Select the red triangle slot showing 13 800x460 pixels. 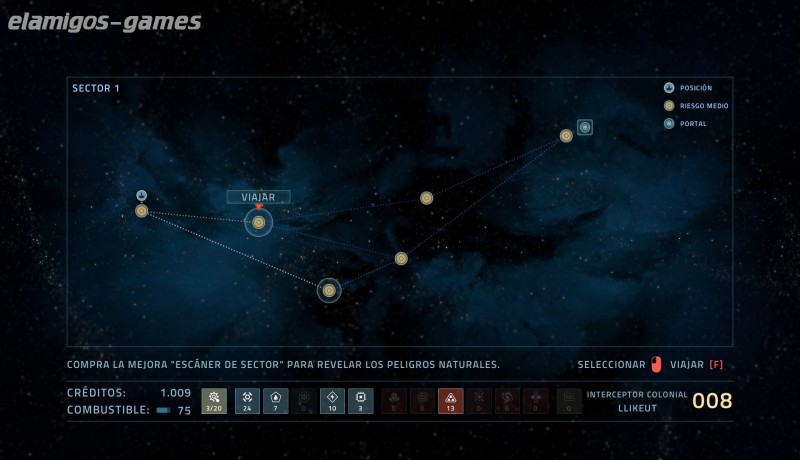pyautogui.click(x=450, y=401)
